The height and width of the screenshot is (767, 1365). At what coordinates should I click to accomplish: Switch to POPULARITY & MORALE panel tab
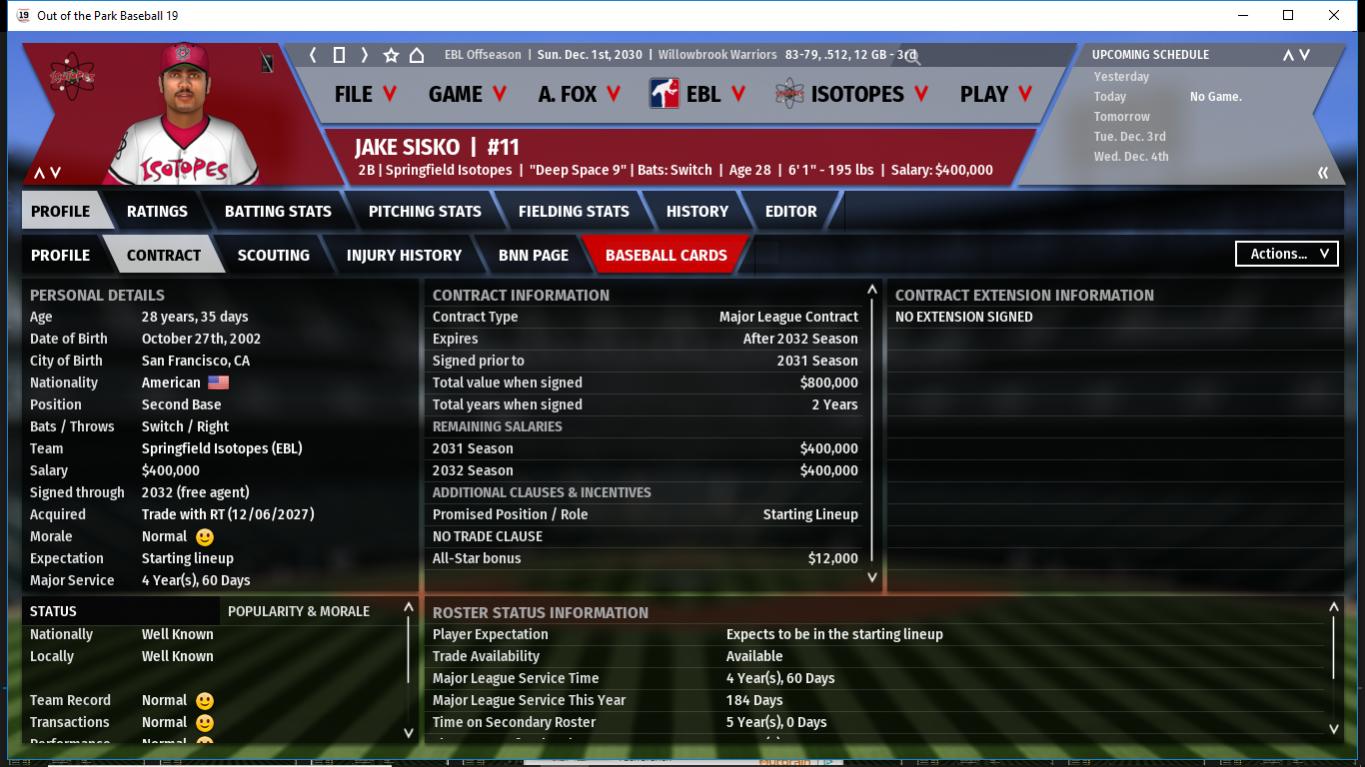[x=299, y=611]
